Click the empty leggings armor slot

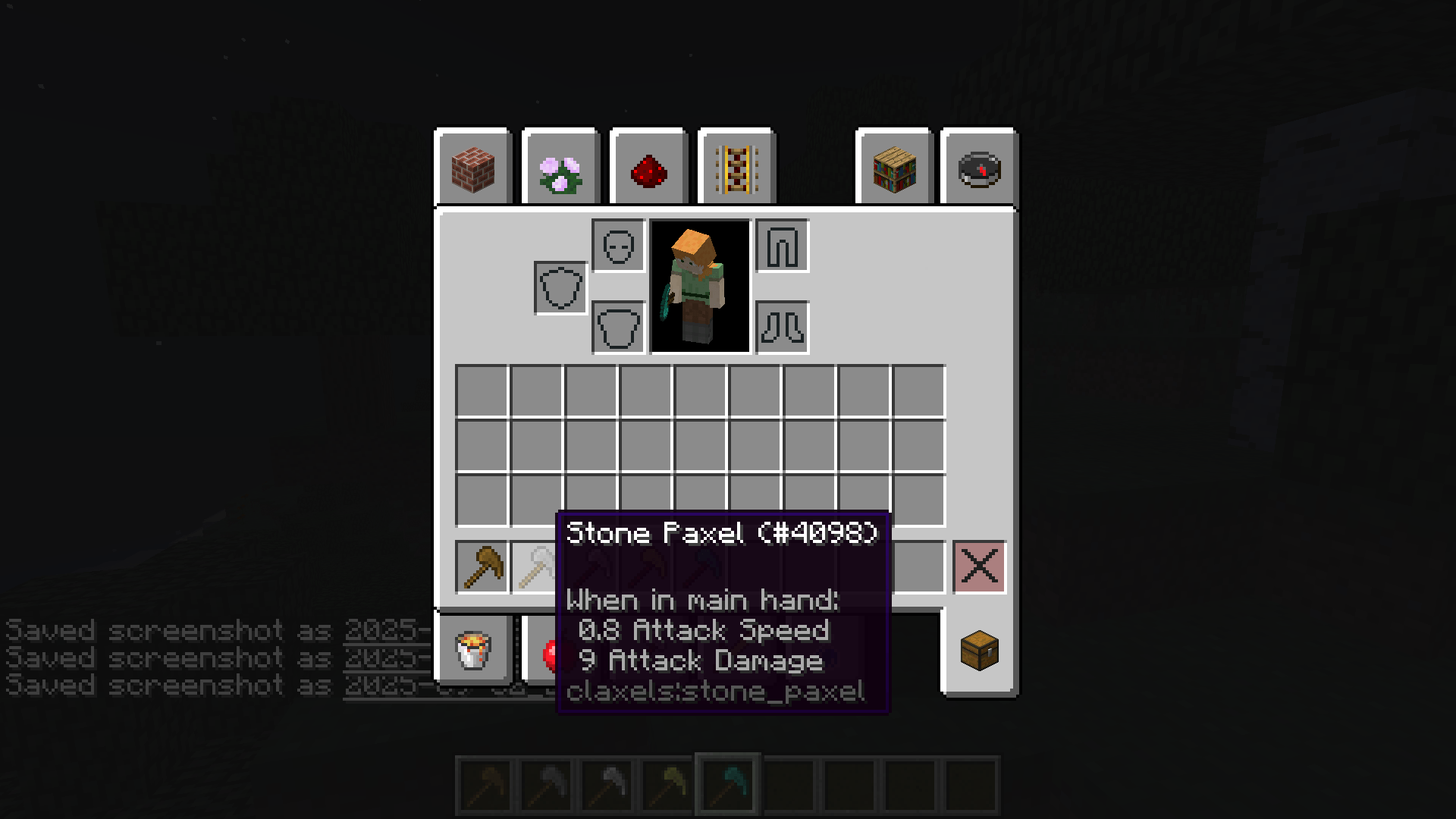[x=782, y=246]
